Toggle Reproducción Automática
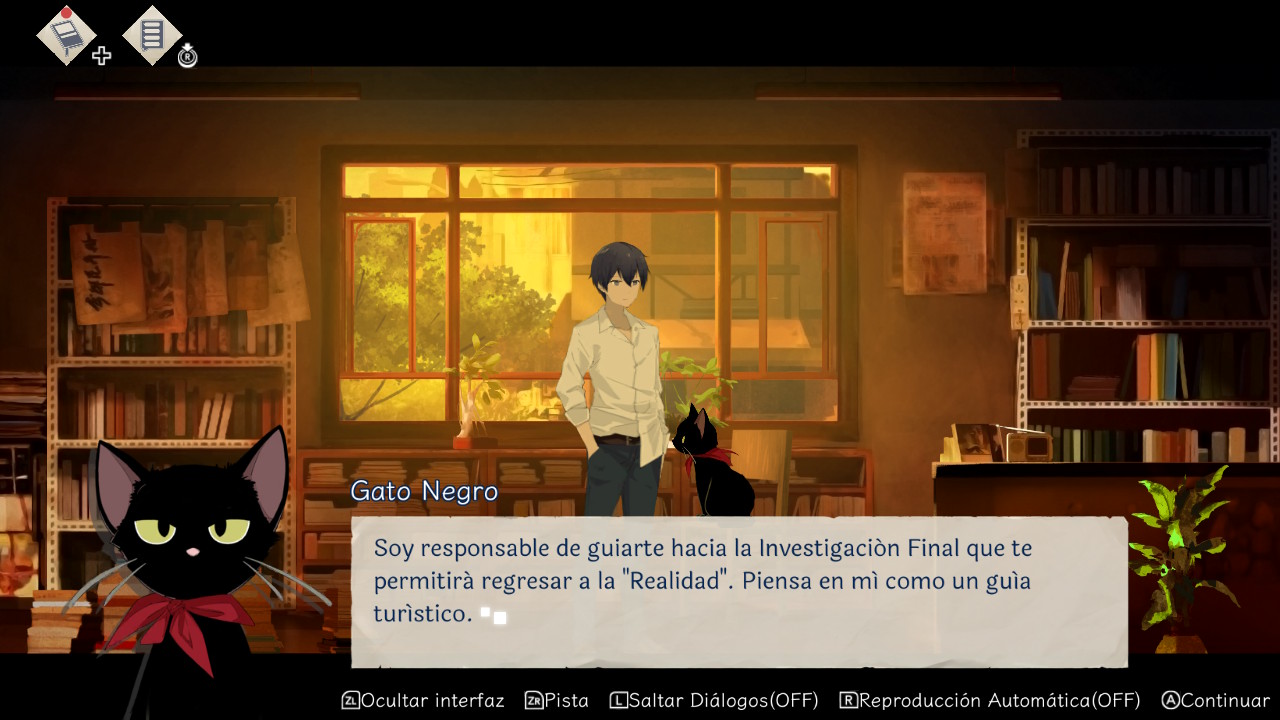 click(x=990, y=701)
